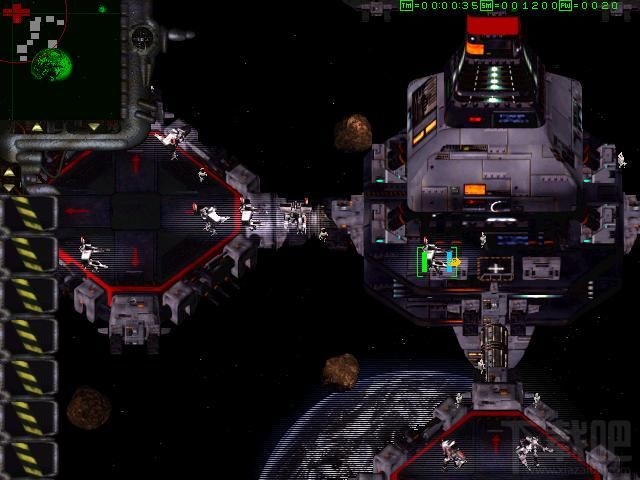640x480 pixels.
Task: Click the green planet on the minimap
Action: pyautogui.click(x=51, y=66)
